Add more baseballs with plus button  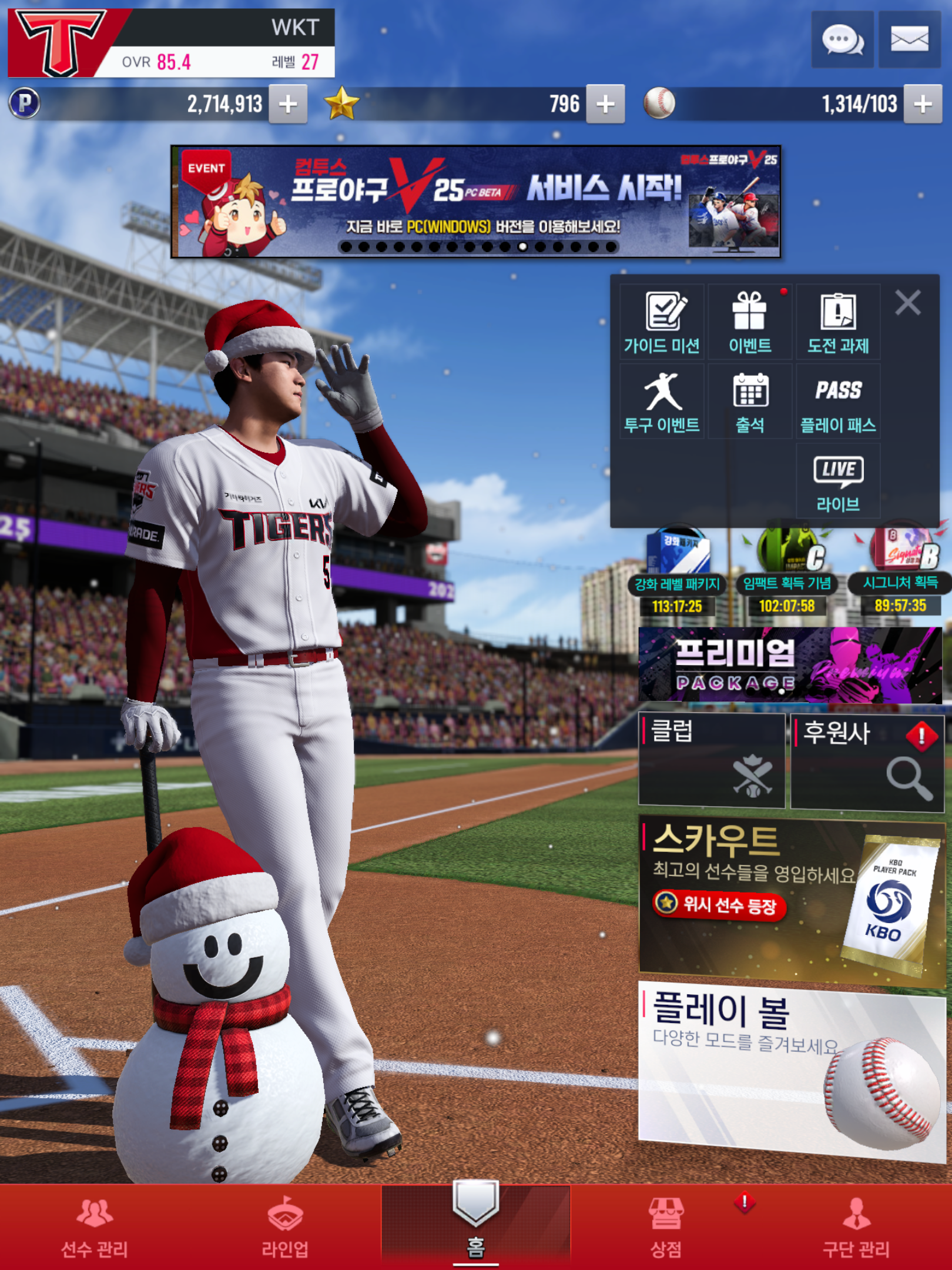click(923, 105)
